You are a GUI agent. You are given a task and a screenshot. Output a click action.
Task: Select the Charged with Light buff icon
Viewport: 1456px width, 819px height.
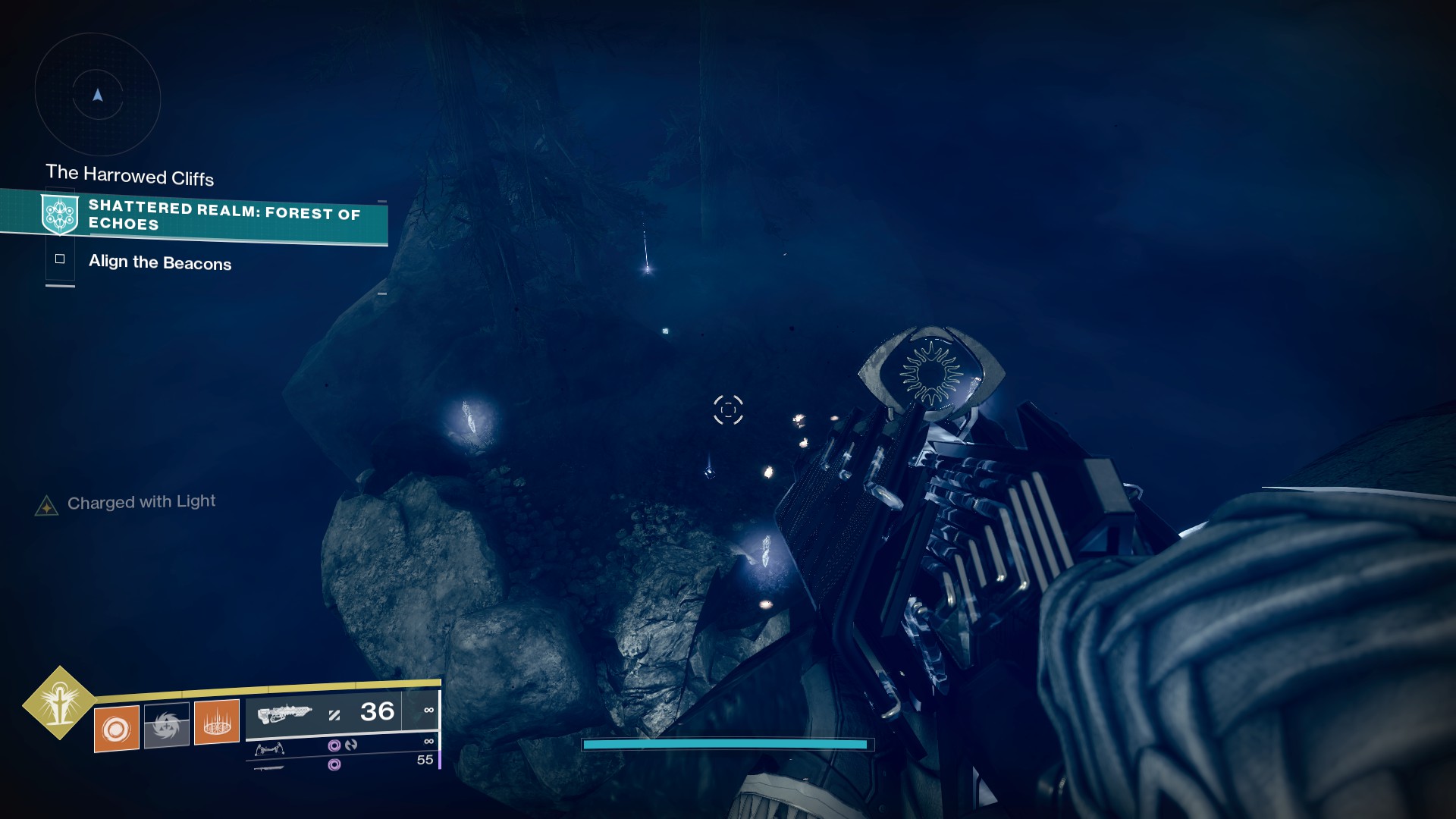(x=47, y=506)
